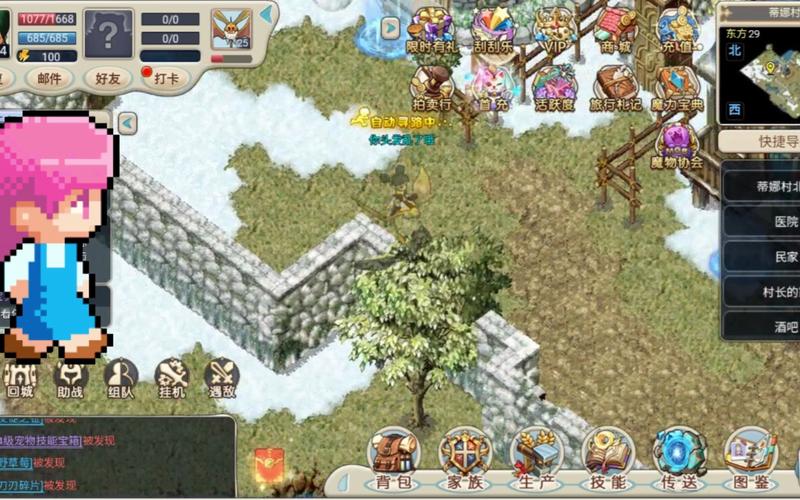Open the 好友 friends list
The image size is (800, 500).
[x=106, y=77]
